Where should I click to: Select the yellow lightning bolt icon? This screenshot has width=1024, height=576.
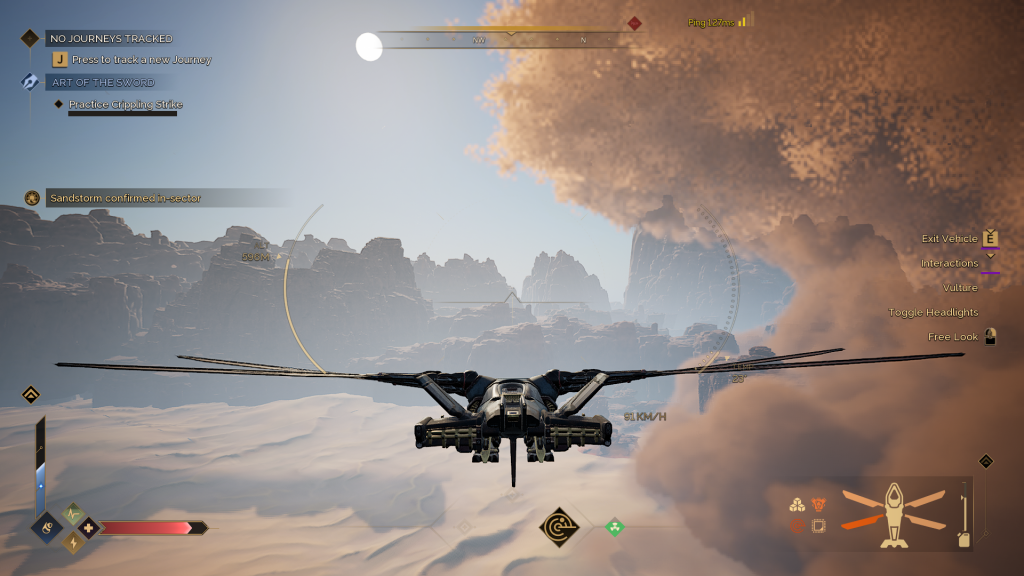click(74, 543)
